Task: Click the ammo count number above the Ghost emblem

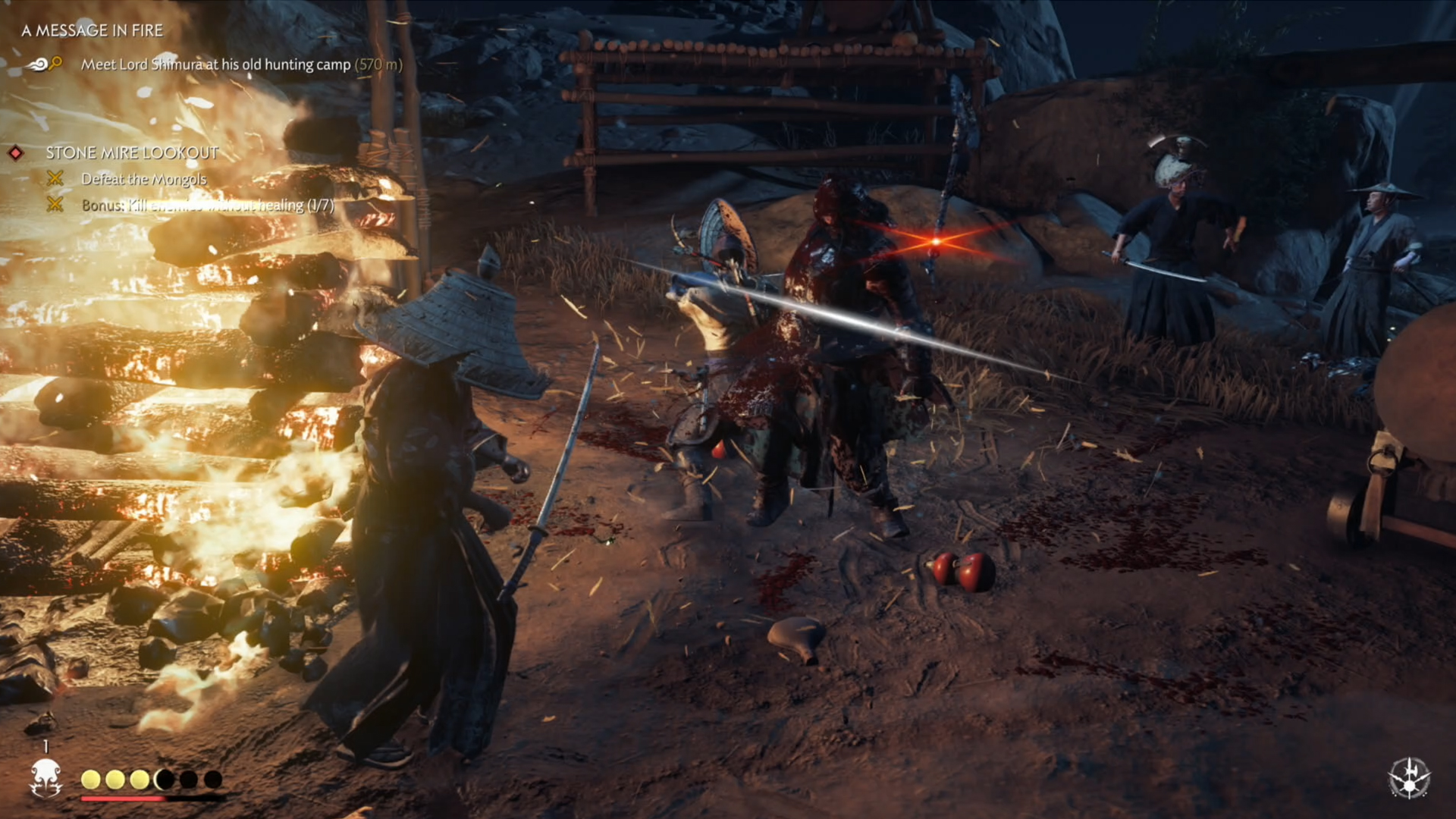Action: coord(45,747)
